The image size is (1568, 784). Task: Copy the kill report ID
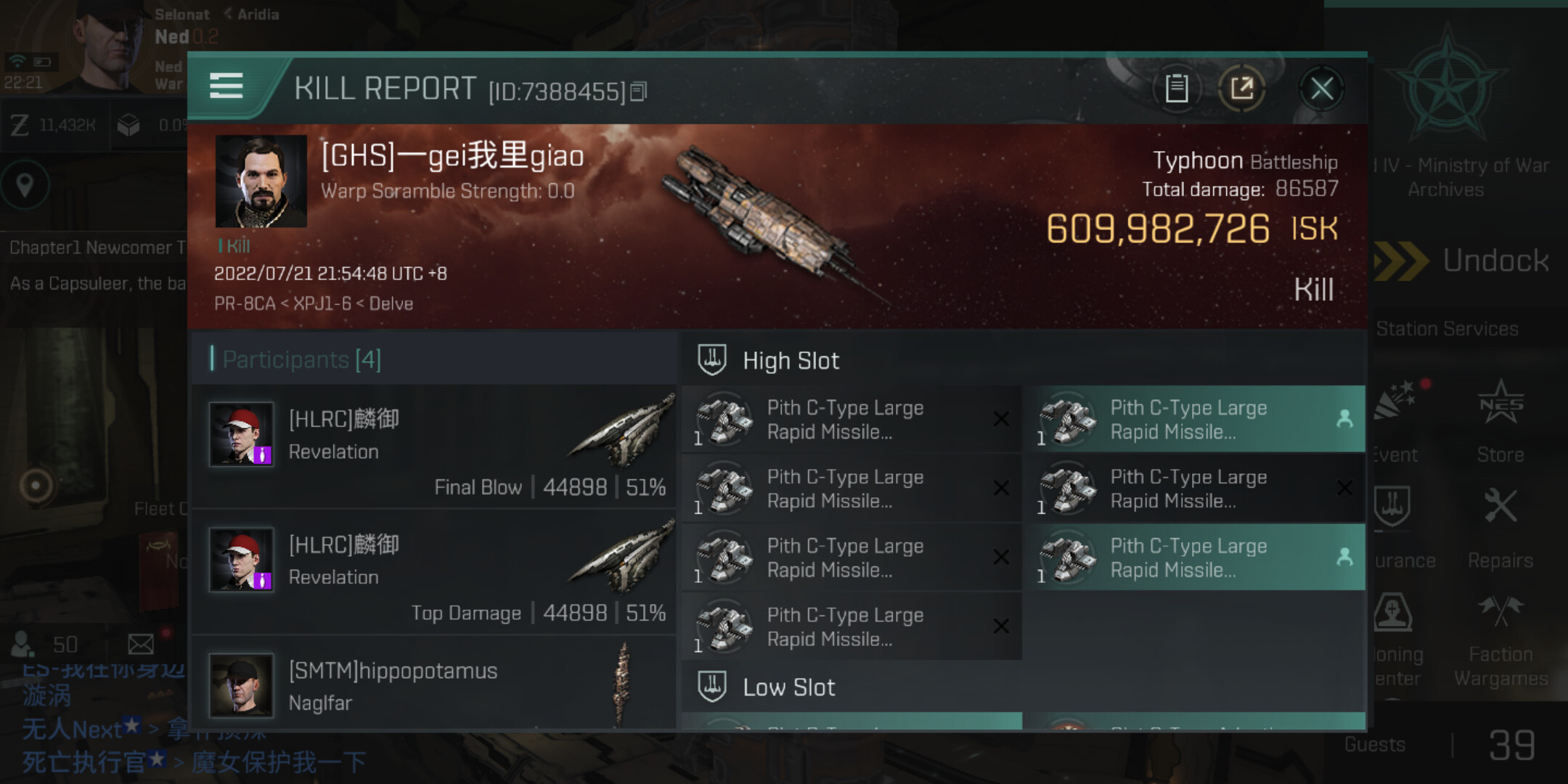[639, 91]
